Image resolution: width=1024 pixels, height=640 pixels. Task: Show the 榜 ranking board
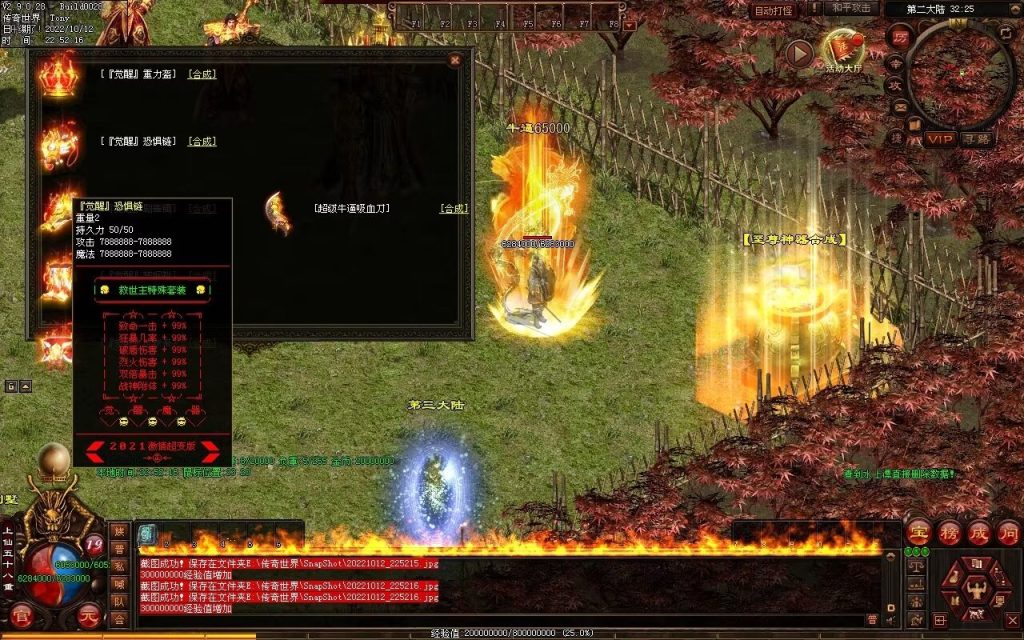950,532
